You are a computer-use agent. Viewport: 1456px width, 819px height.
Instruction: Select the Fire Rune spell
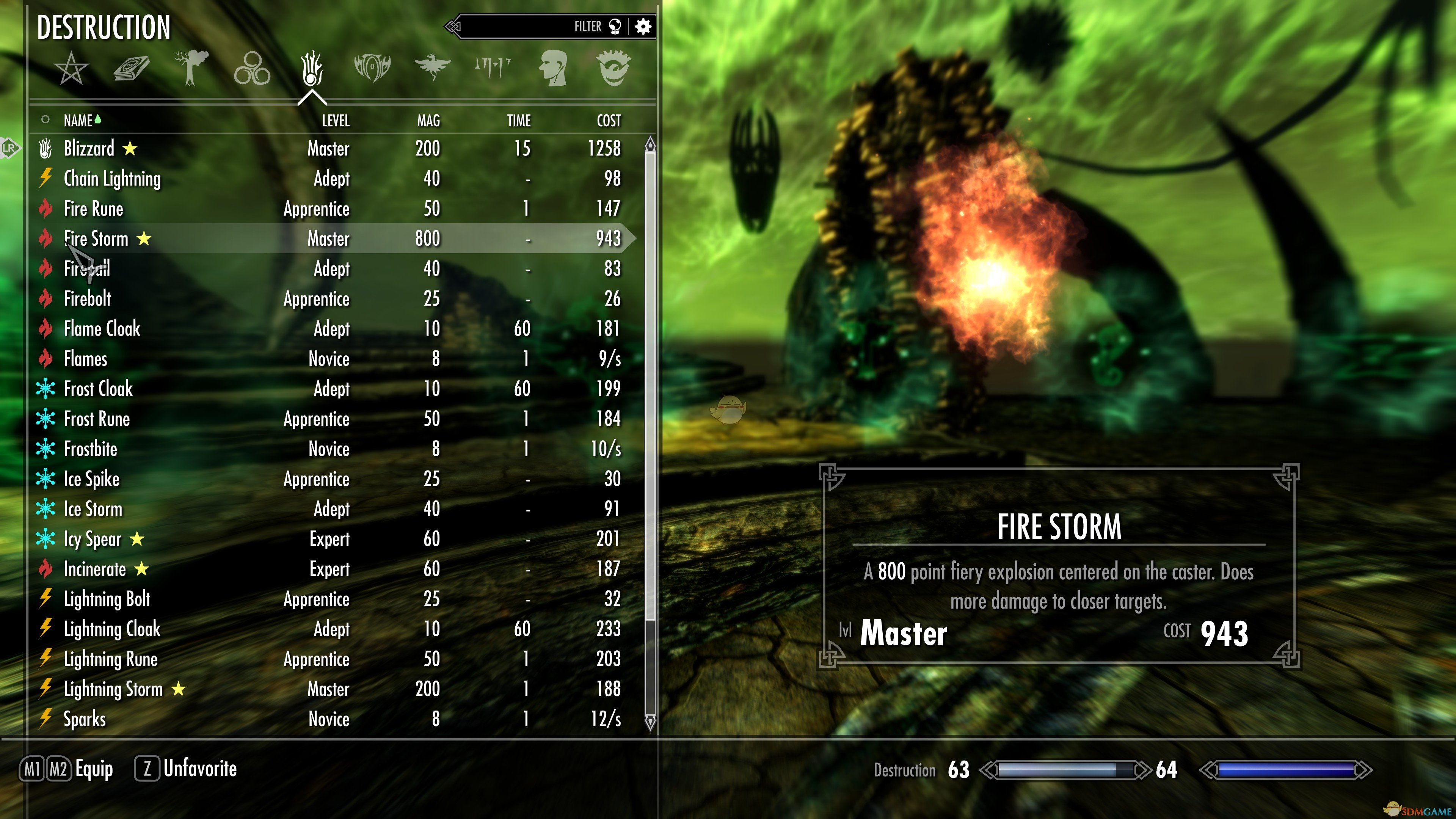pos(93,209)
